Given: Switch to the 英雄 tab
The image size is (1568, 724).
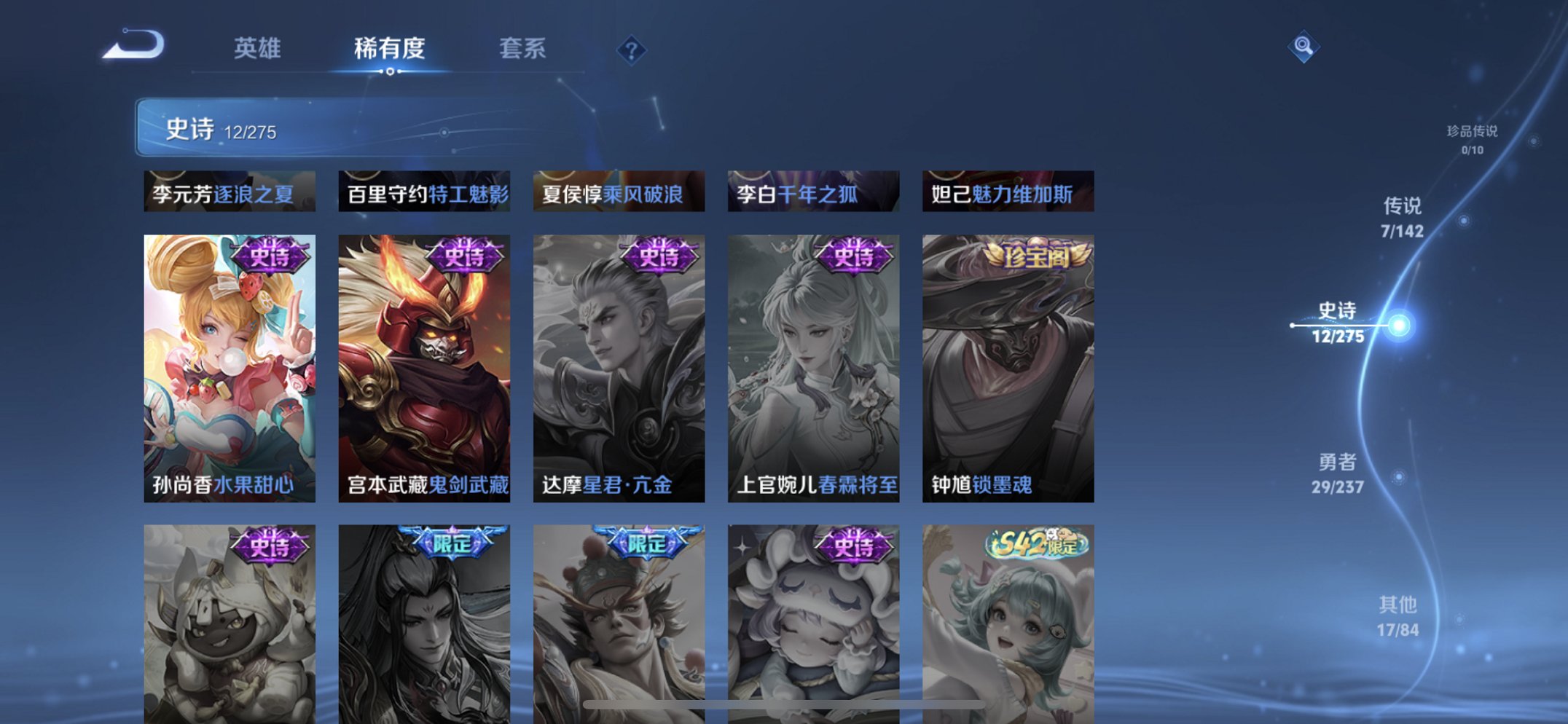Looking at the screenshot, I should (258, 49).
